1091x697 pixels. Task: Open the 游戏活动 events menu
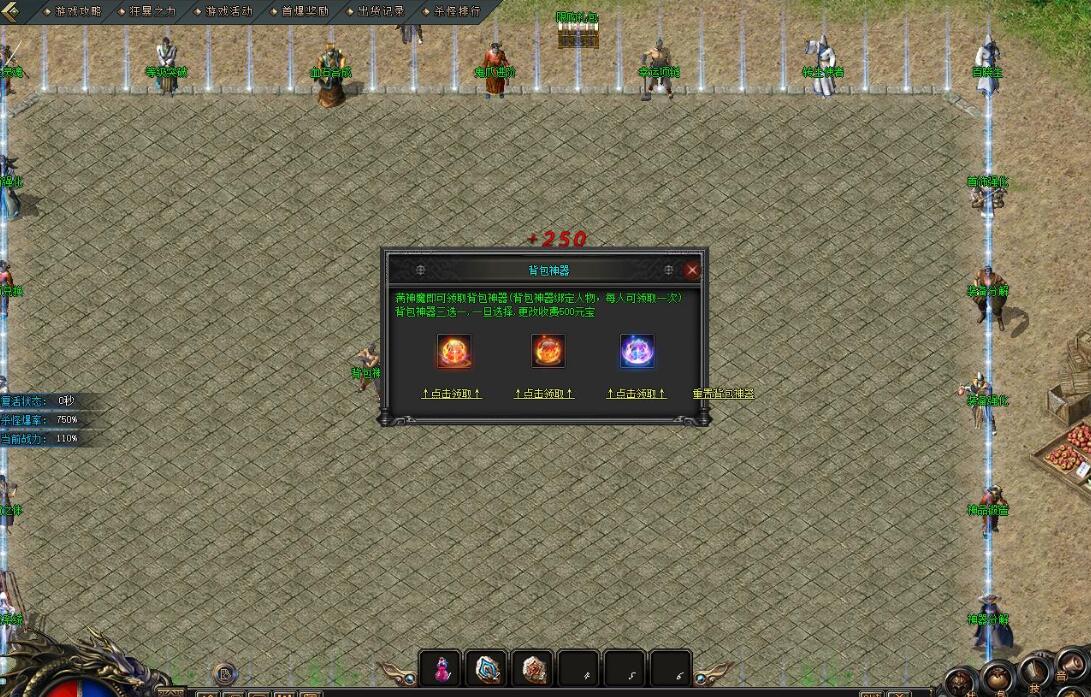tap(228, 11)
